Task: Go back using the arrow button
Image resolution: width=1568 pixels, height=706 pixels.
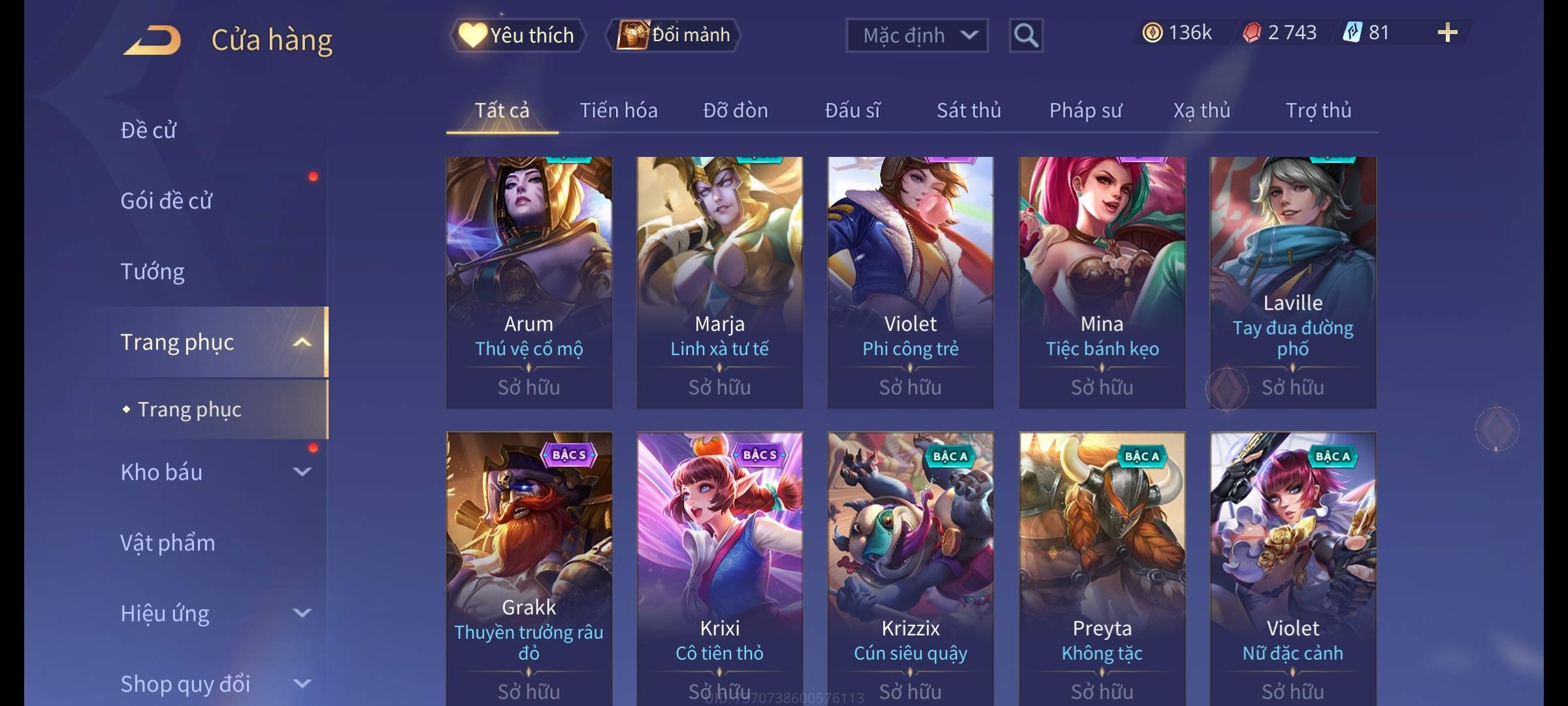Action: pyautogui.click(x=153, y=41)
